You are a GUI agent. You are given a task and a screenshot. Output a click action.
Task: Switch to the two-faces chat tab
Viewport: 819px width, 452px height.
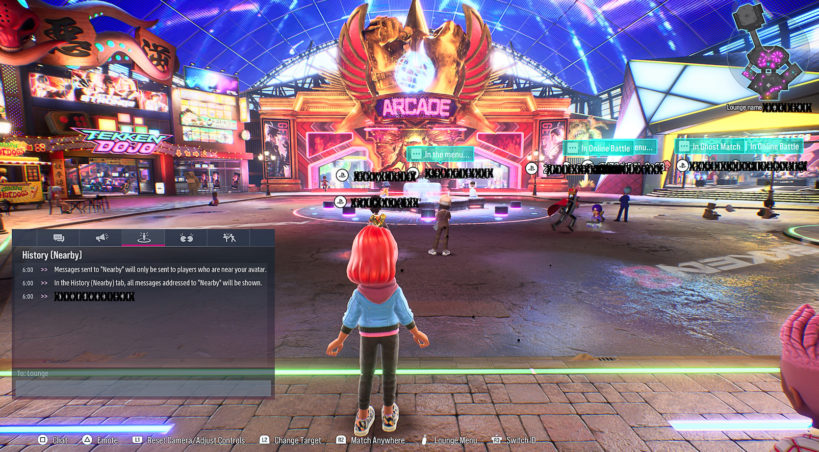click(186, 238)
